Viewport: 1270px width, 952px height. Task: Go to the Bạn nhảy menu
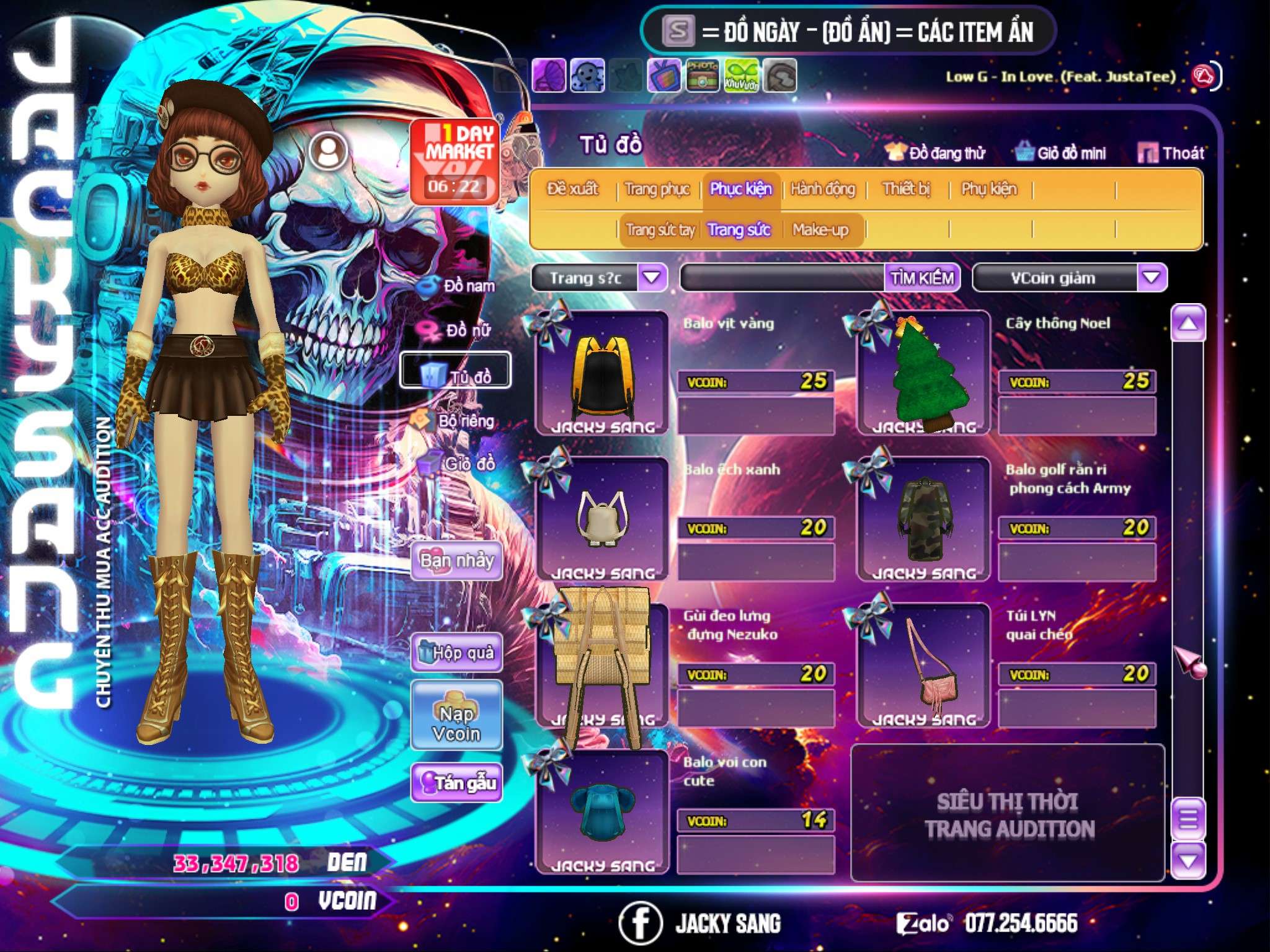(456, 560)
